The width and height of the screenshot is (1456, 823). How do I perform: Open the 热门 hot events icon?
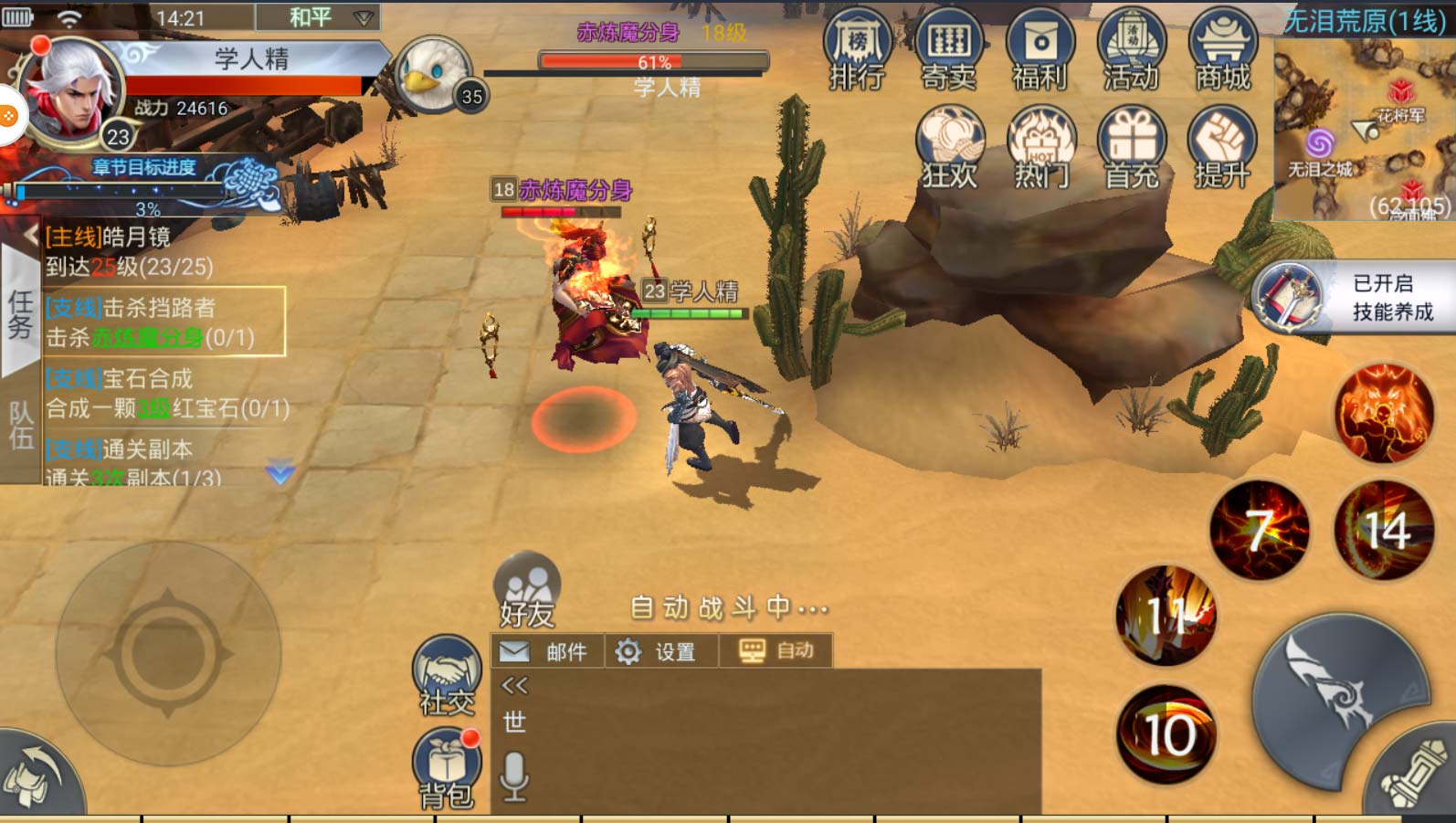click(x=1041, y=148)
